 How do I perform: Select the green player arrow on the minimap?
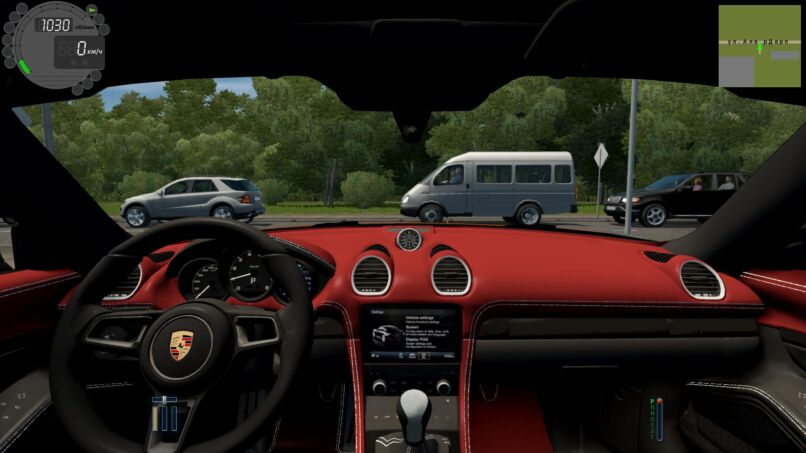pyautogui.click(x=760, y=46)
